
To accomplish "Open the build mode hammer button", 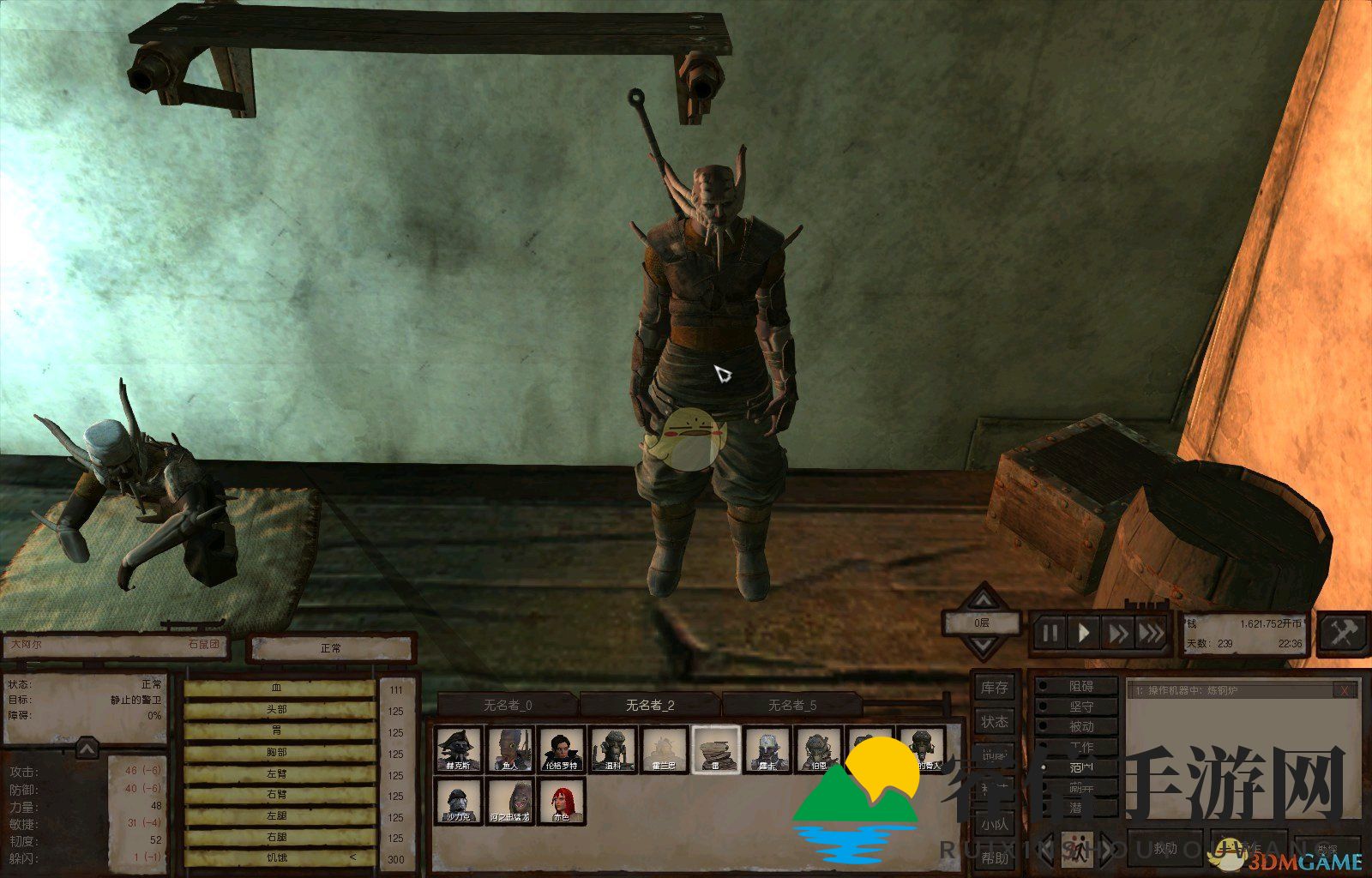I will 1342,634.
